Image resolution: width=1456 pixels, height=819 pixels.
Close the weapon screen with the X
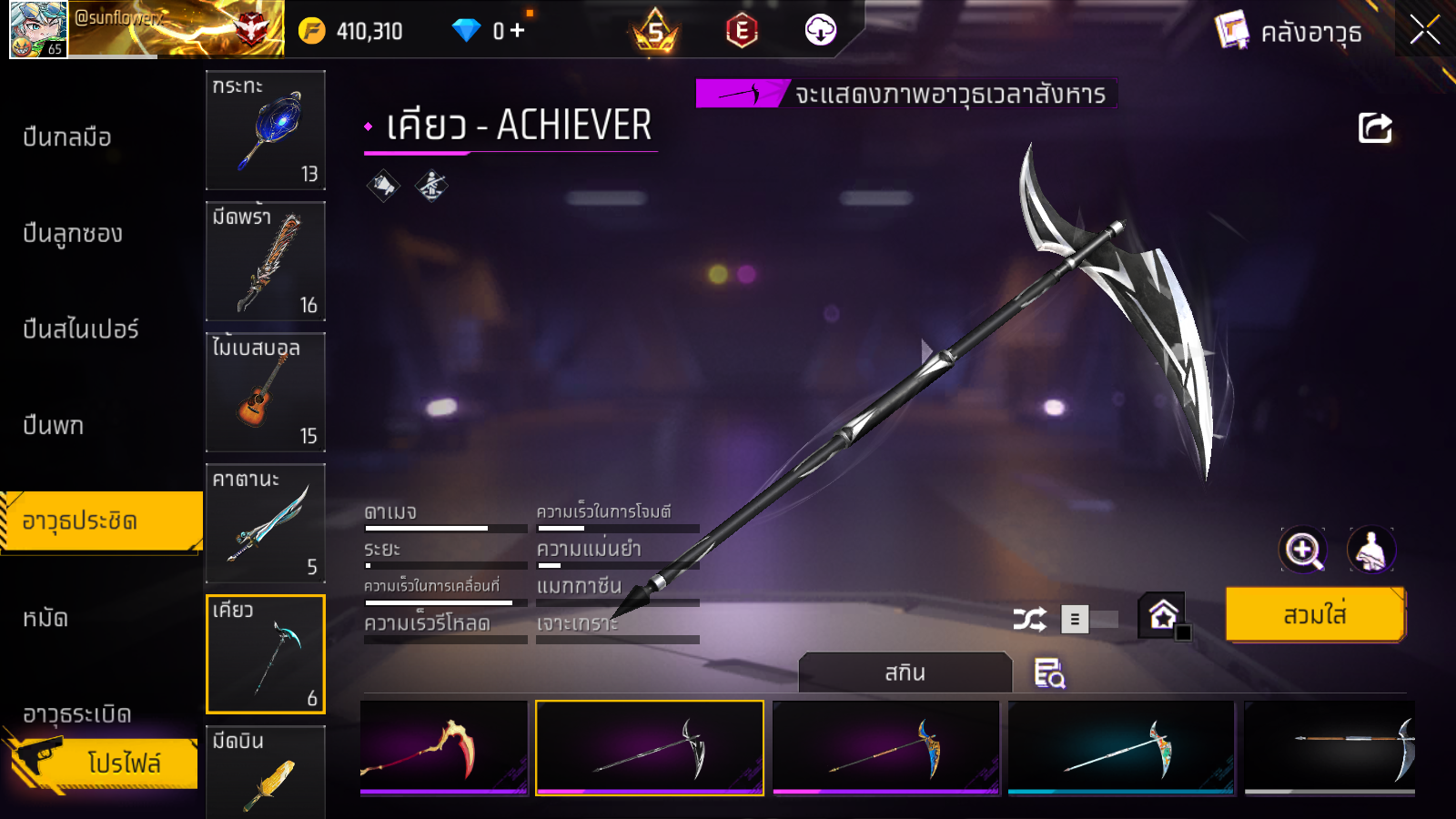point(1424,30)
